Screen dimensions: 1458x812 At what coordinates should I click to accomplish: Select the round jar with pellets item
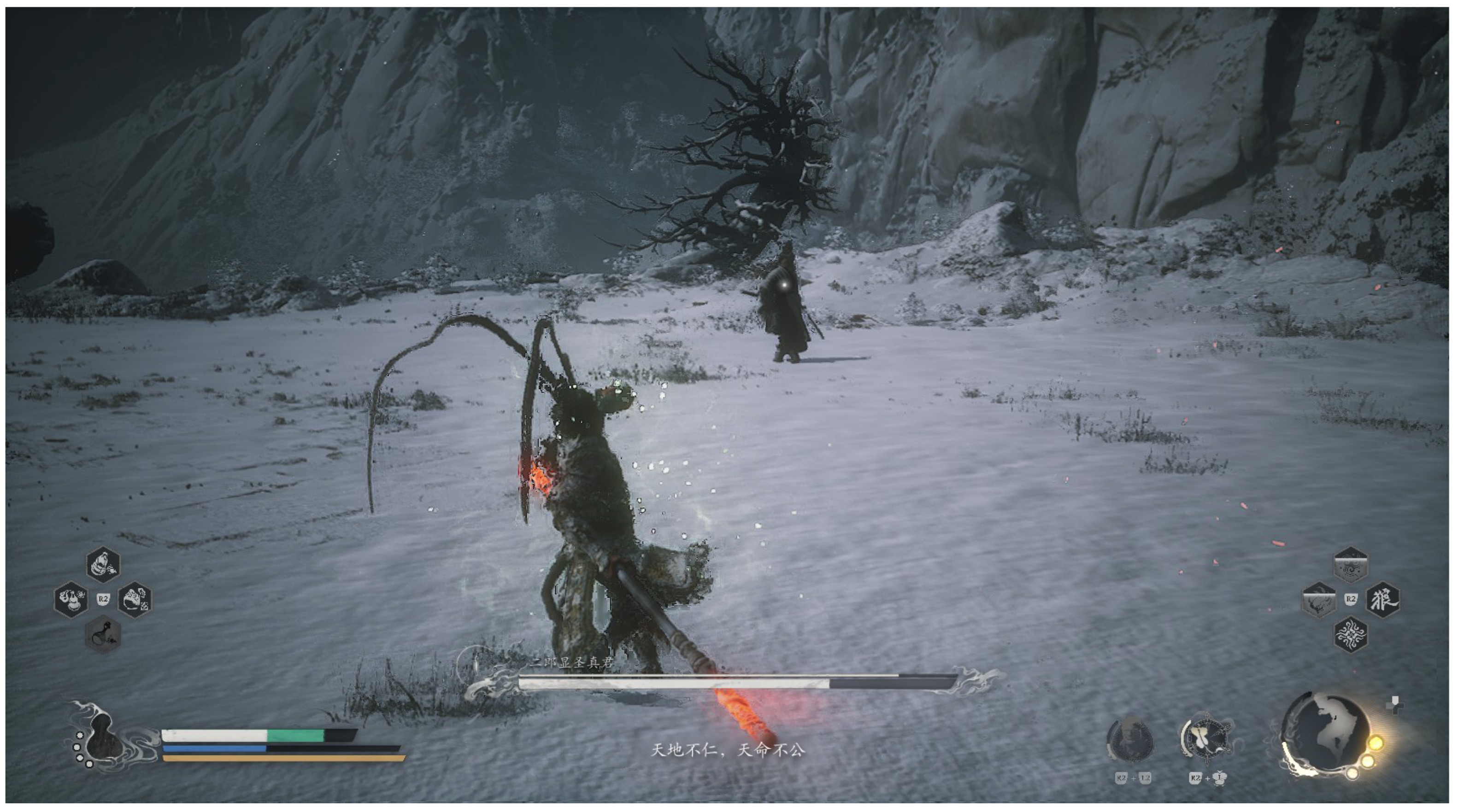click(135, 600)
